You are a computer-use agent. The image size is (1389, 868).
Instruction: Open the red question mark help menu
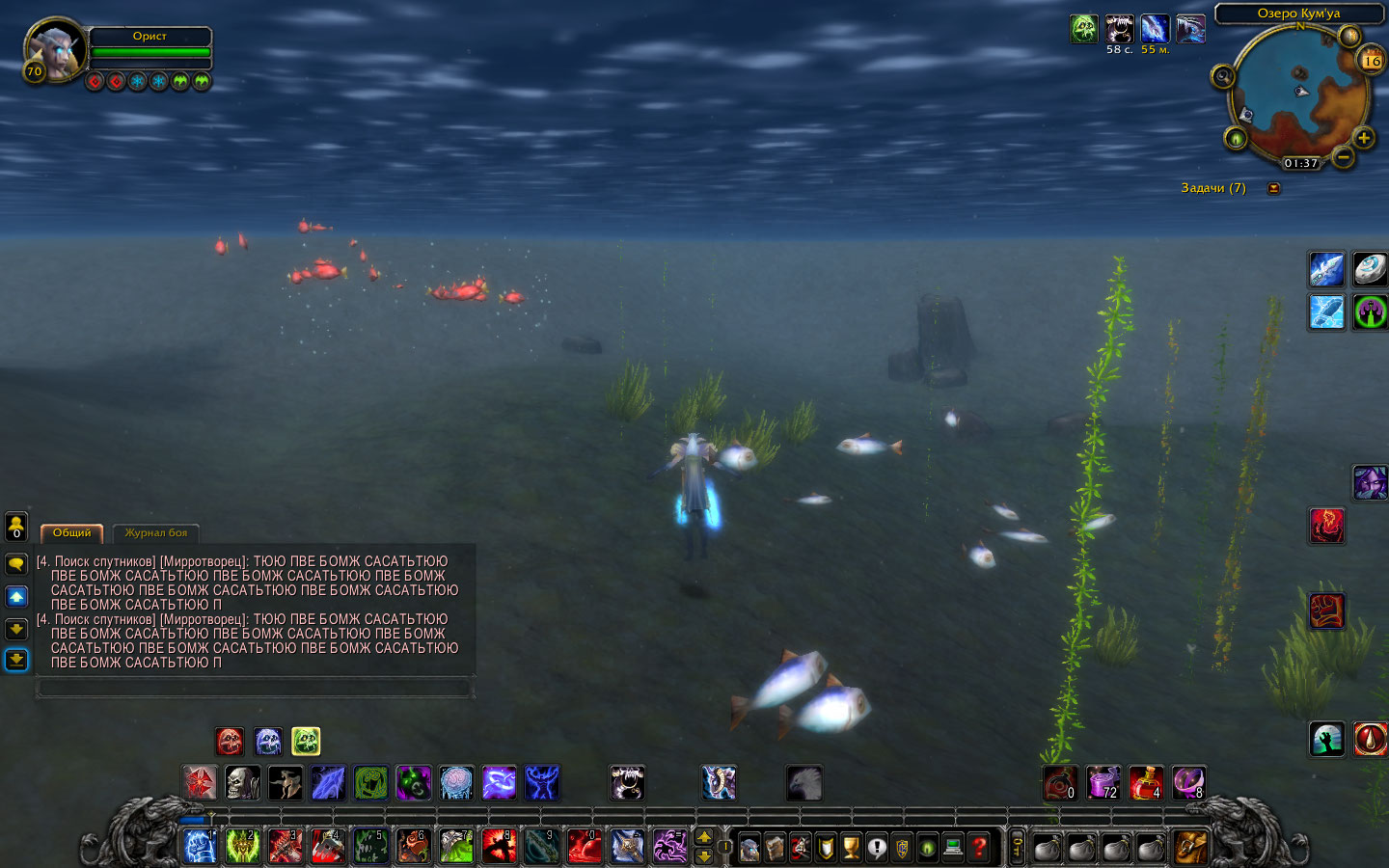click(979, 848)
